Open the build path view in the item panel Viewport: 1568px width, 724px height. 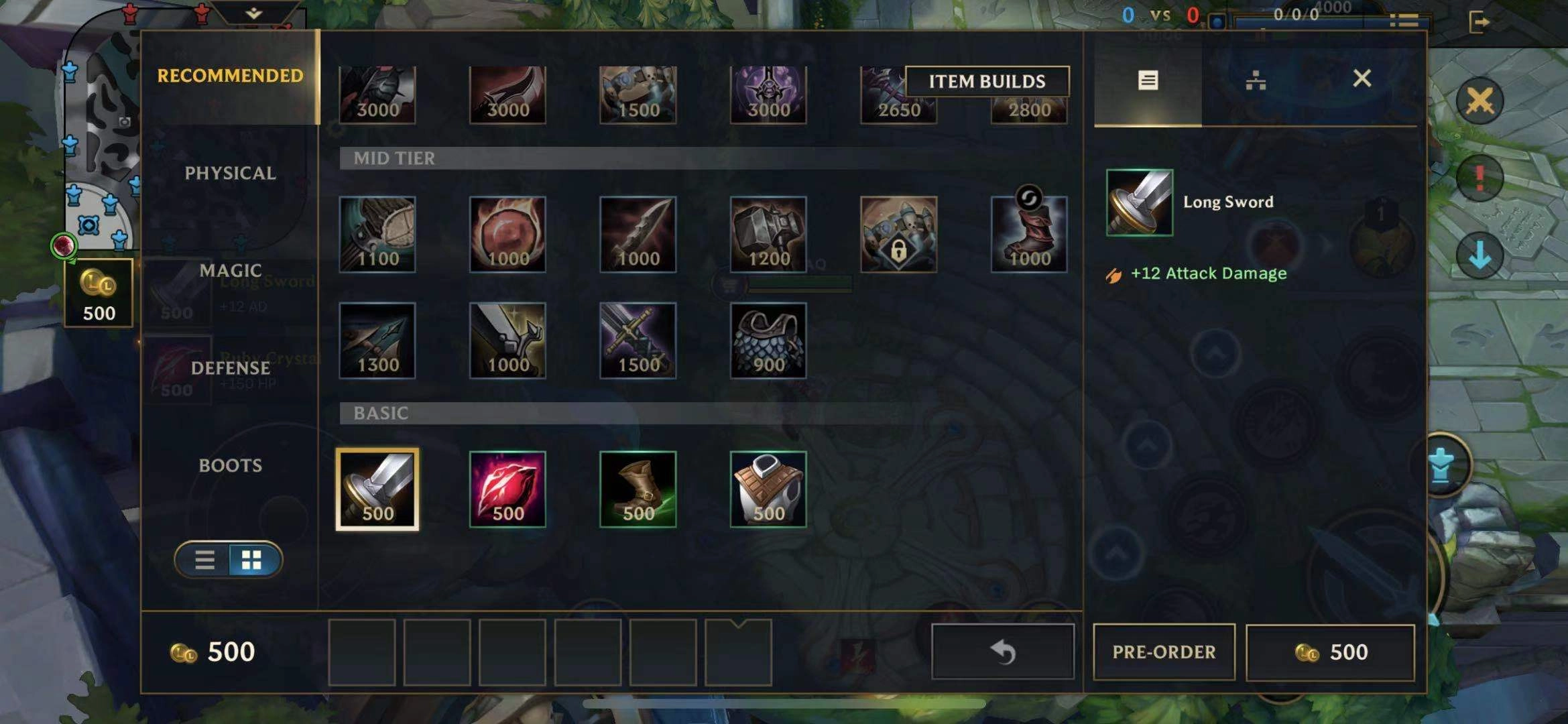coord(1255,79)
